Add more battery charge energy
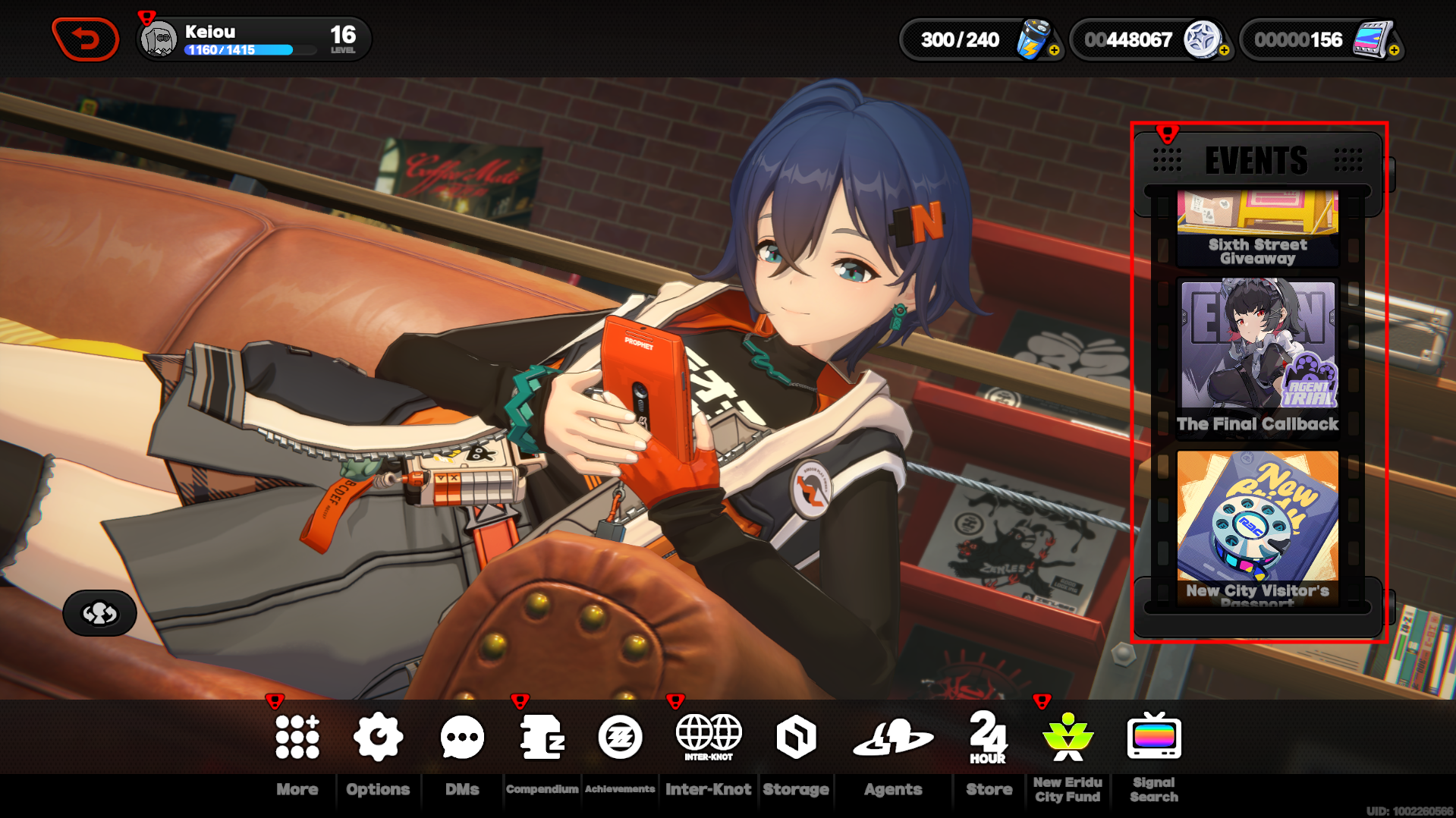The height and width of the screenshot is (818, 1456). pyautogui.click(x=1054, y=50)
